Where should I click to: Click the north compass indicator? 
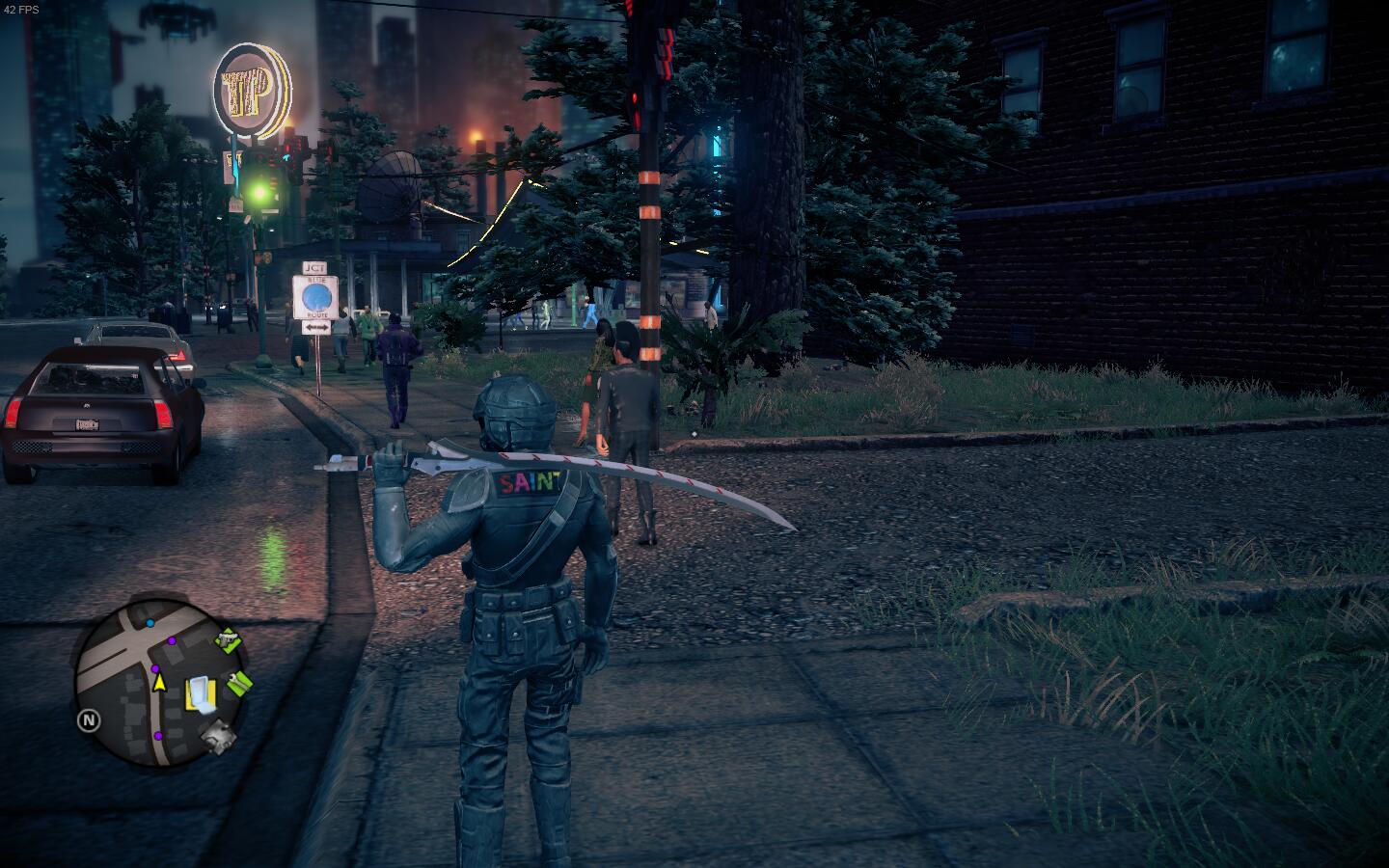(x=89, y=719)
